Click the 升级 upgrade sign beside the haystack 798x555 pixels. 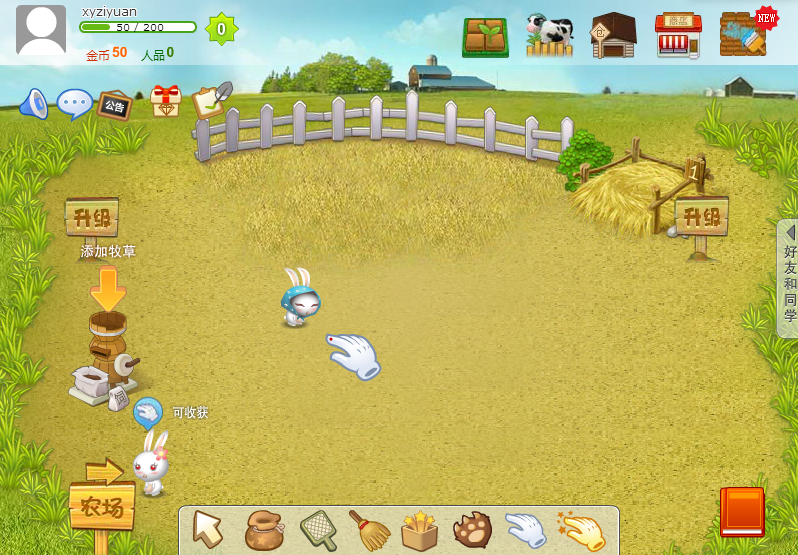coord(701,216)
